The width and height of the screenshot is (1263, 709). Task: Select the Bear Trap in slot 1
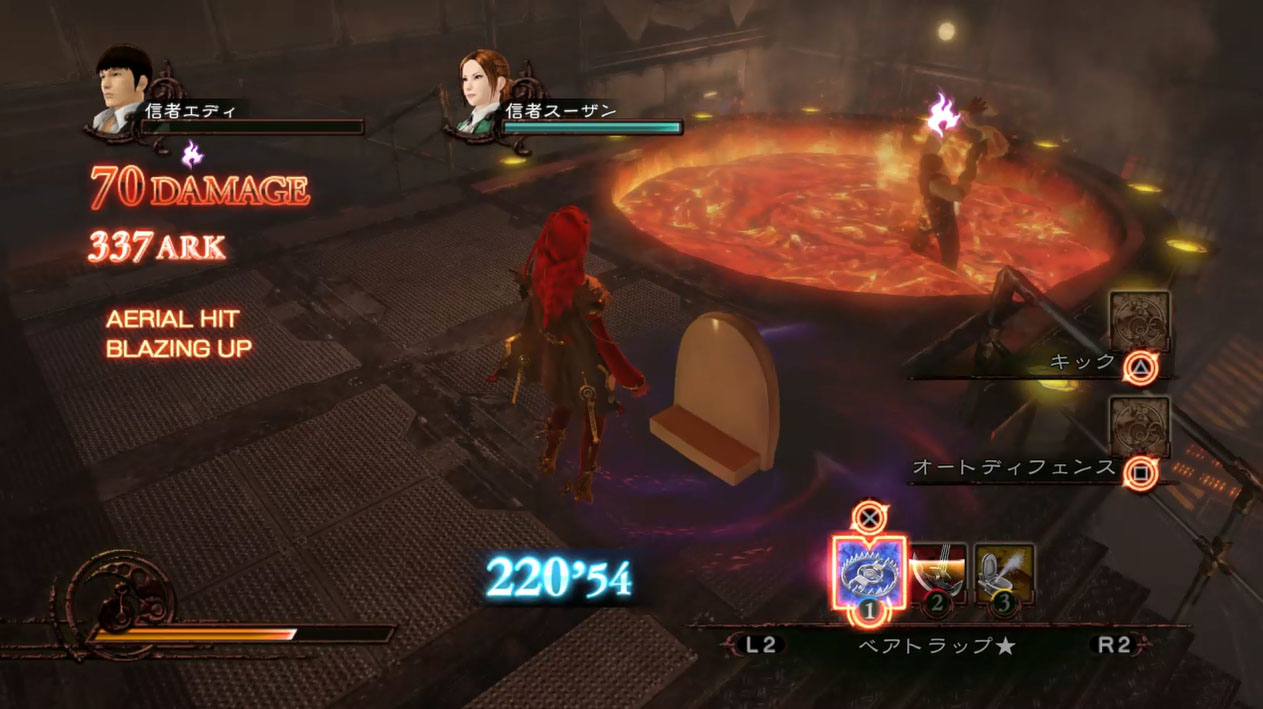(x=868, y=574)
